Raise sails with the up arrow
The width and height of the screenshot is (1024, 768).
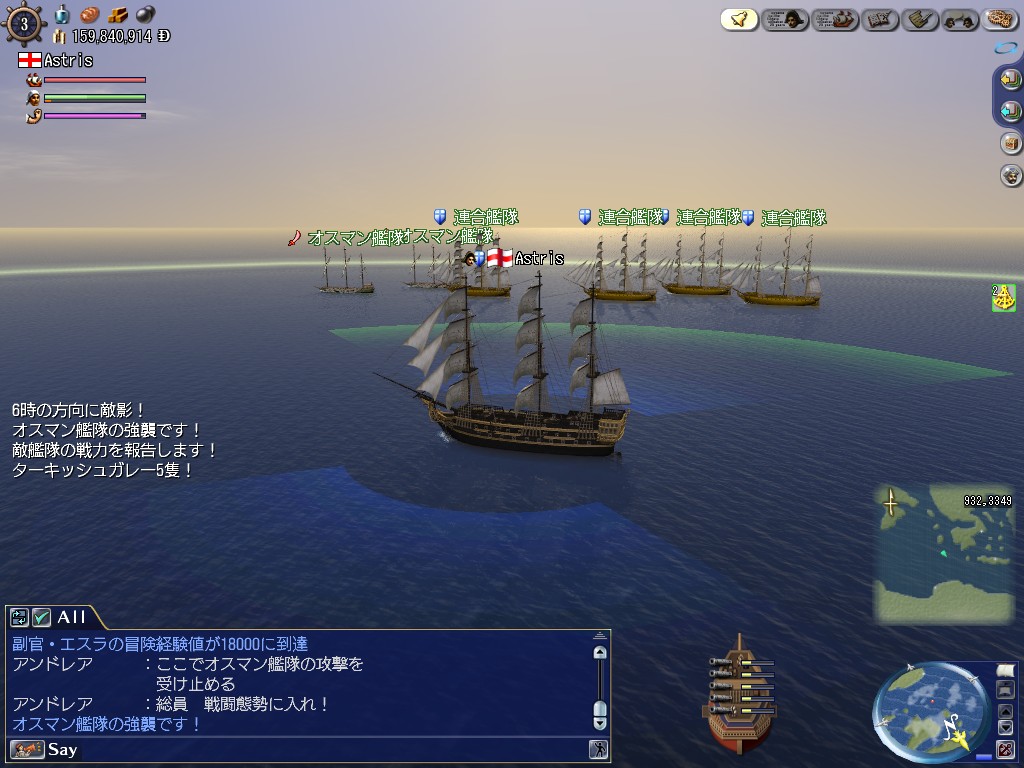(x=1006, y=711)
